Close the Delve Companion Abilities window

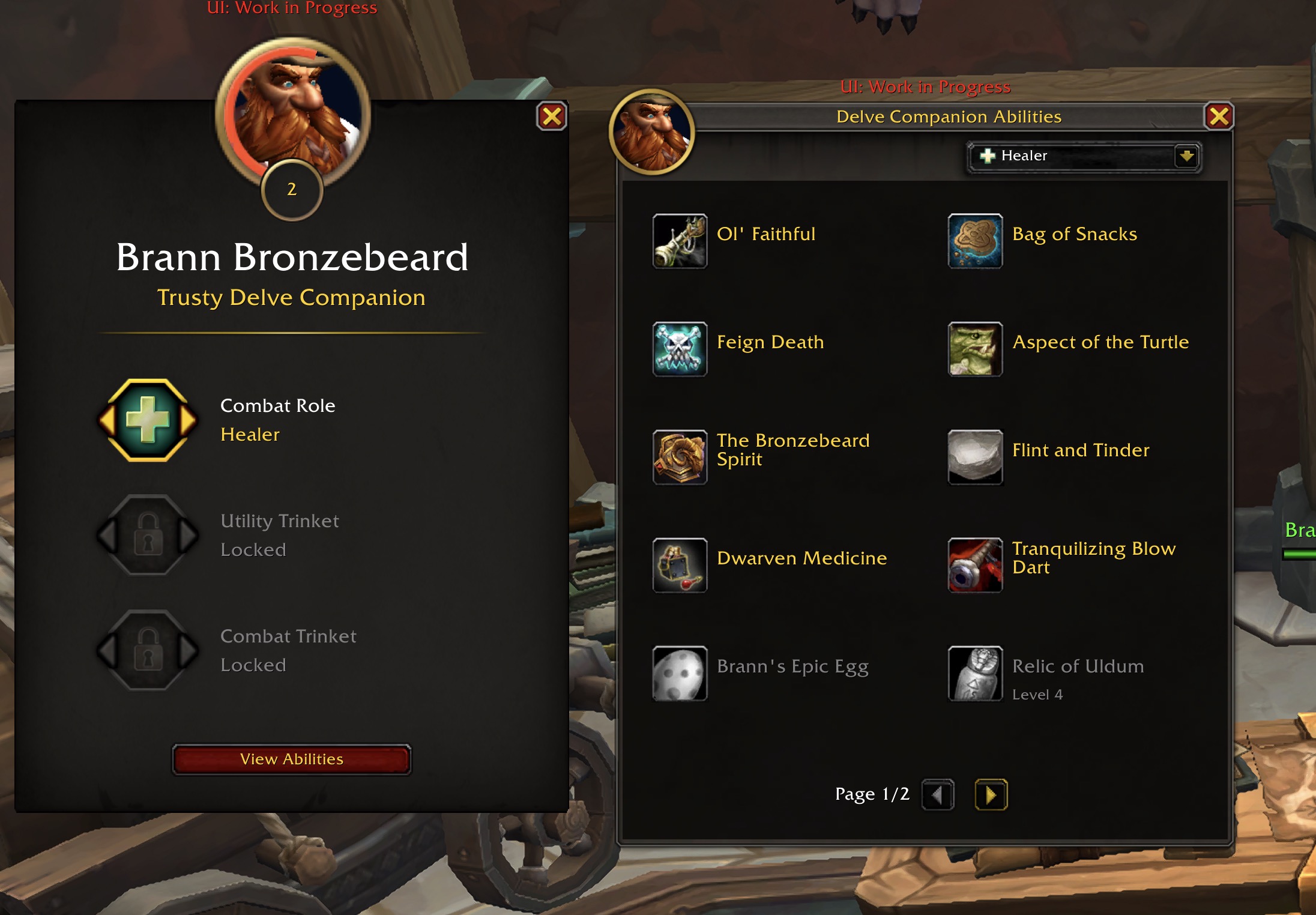click(1219, 116)
